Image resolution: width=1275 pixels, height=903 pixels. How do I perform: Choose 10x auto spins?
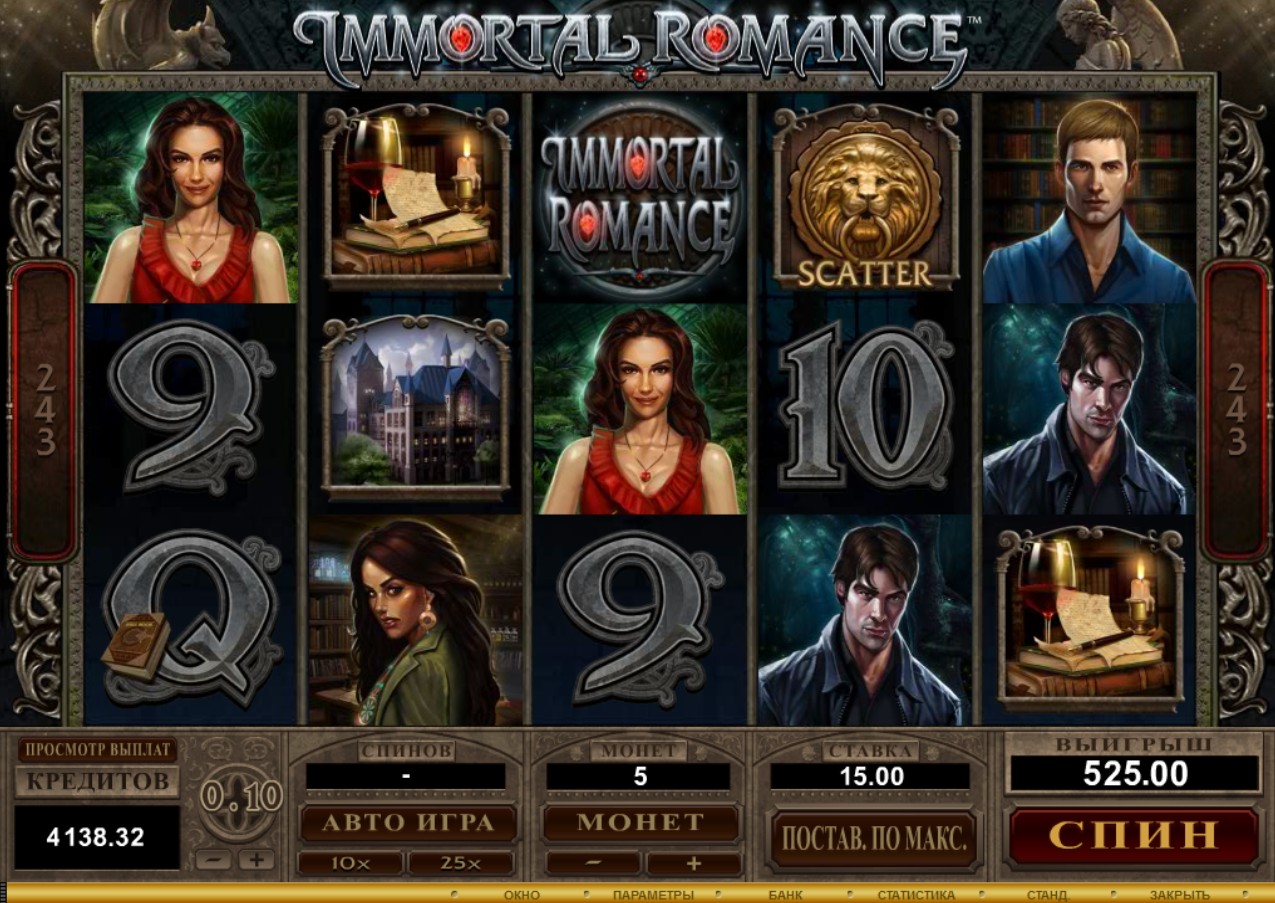[x=350, y=863]
